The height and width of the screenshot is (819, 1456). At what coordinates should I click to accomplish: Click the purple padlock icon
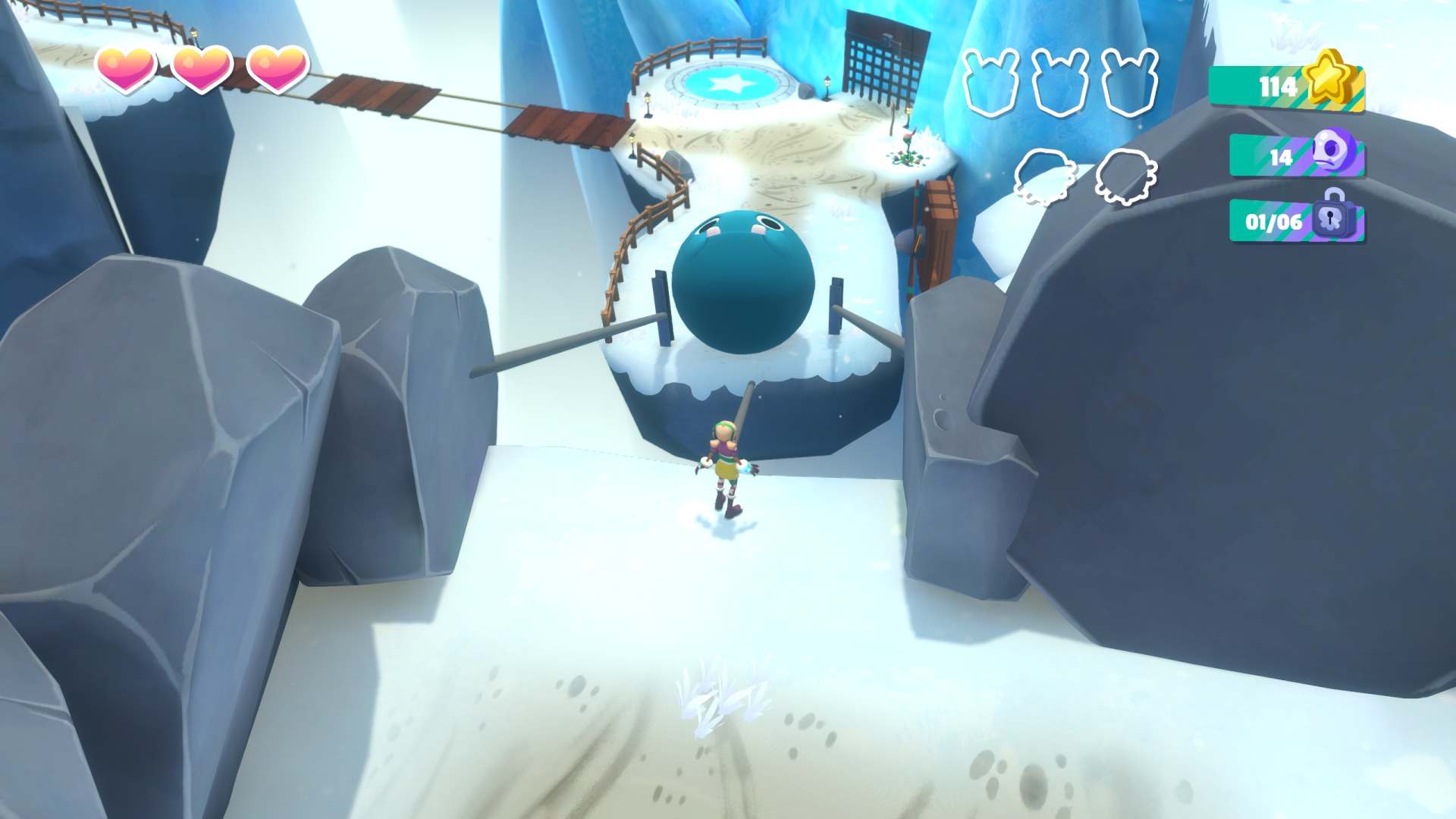(1333, 215)
